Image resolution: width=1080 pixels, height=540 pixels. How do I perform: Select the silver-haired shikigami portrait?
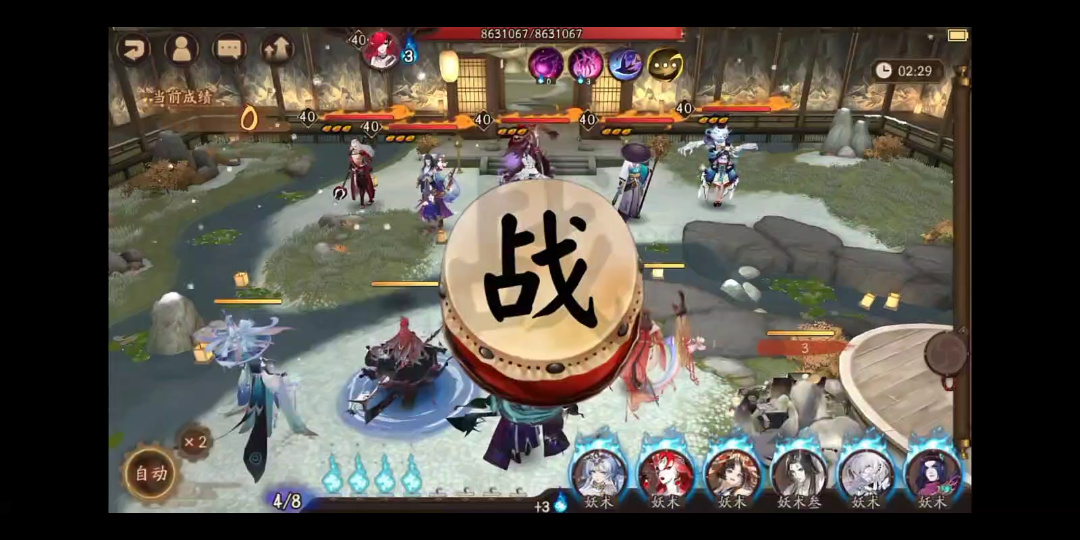pos(600,473)
